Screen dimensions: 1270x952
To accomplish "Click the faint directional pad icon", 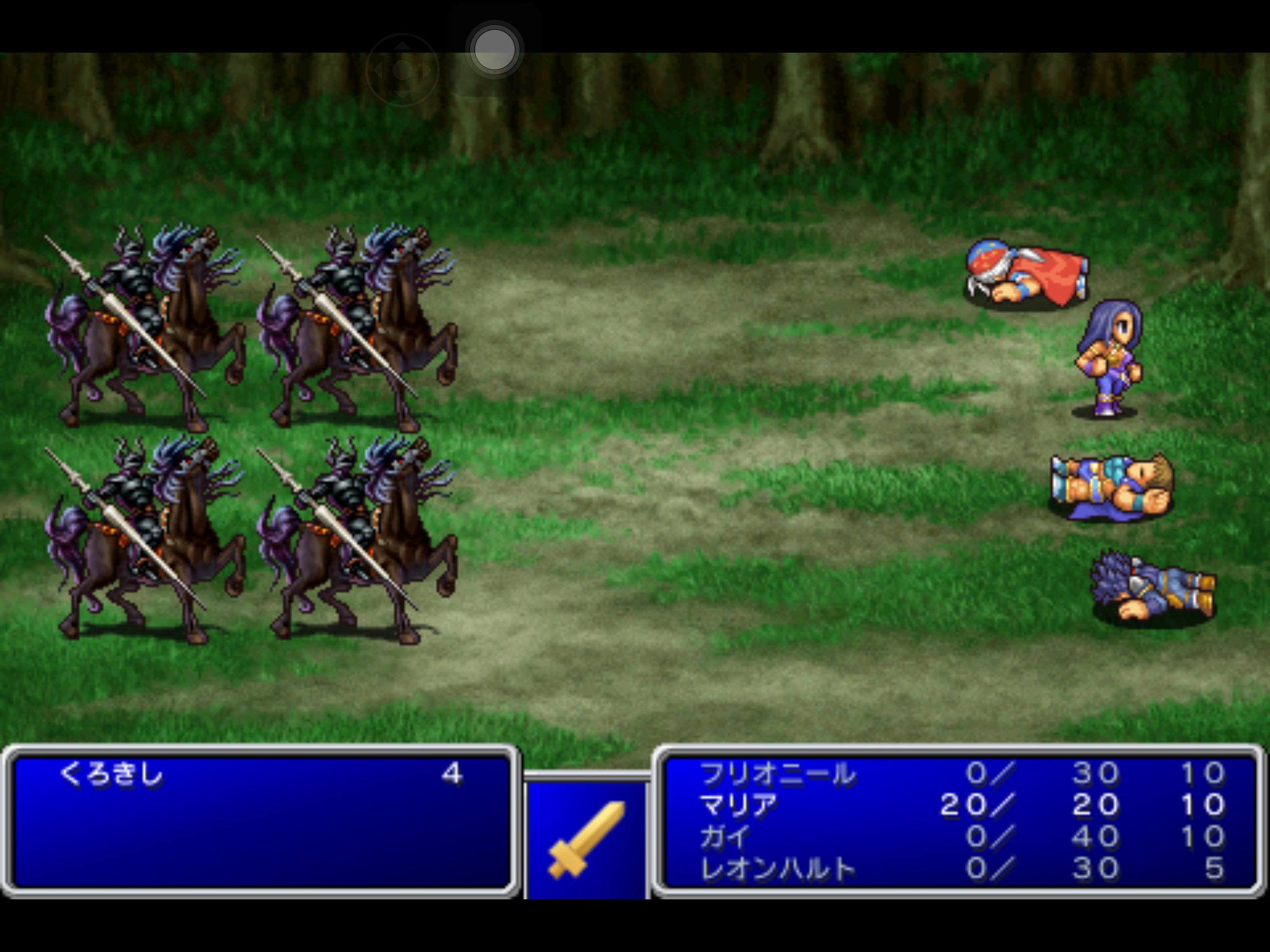I will coord(402,70).
